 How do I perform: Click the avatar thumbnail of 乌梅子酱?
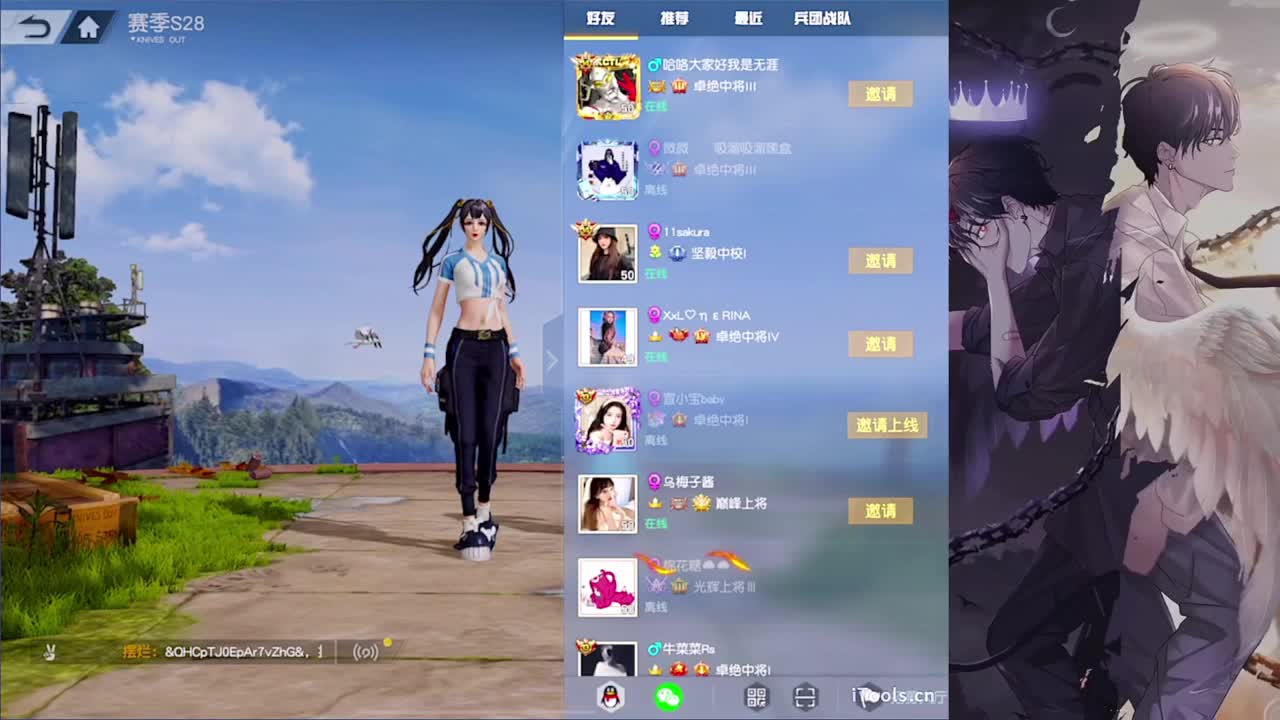(x=608, y=503)
